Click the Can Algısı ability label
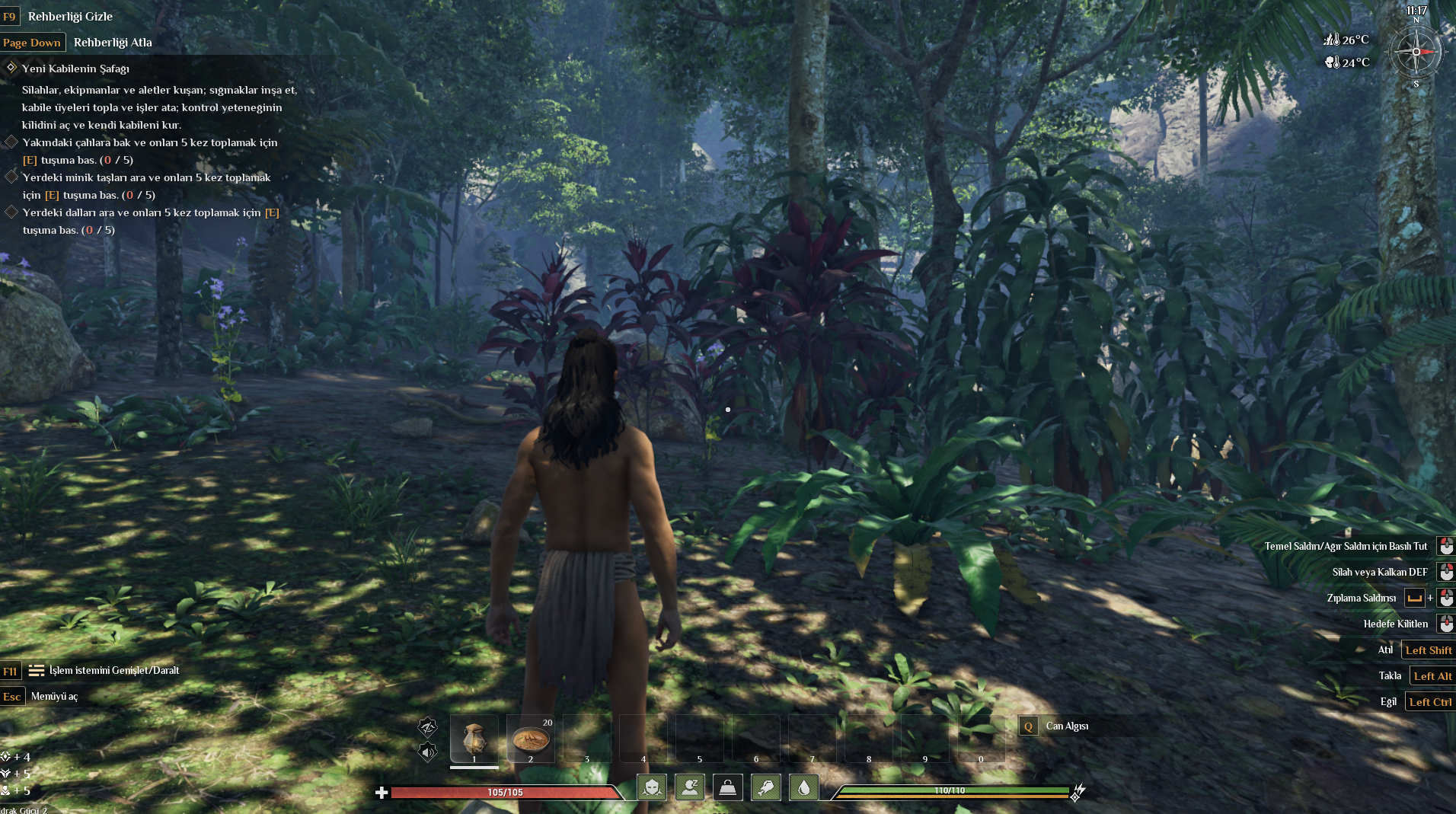This screenshot has width=1456, height=814. [1067, 726]
